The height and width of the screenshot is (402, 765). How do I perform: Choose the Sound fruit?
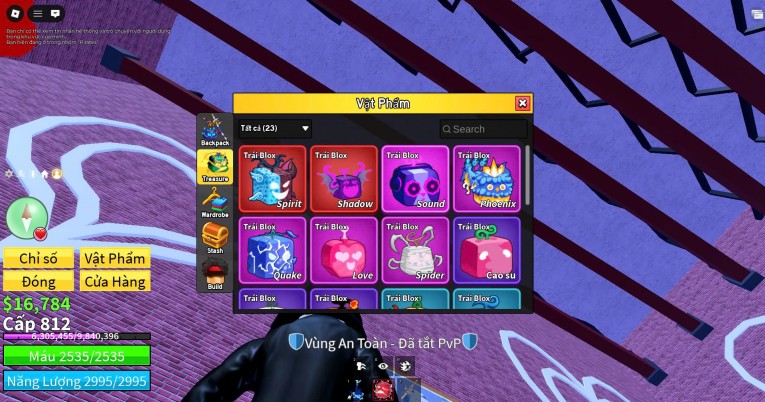(x=415, y=179)
